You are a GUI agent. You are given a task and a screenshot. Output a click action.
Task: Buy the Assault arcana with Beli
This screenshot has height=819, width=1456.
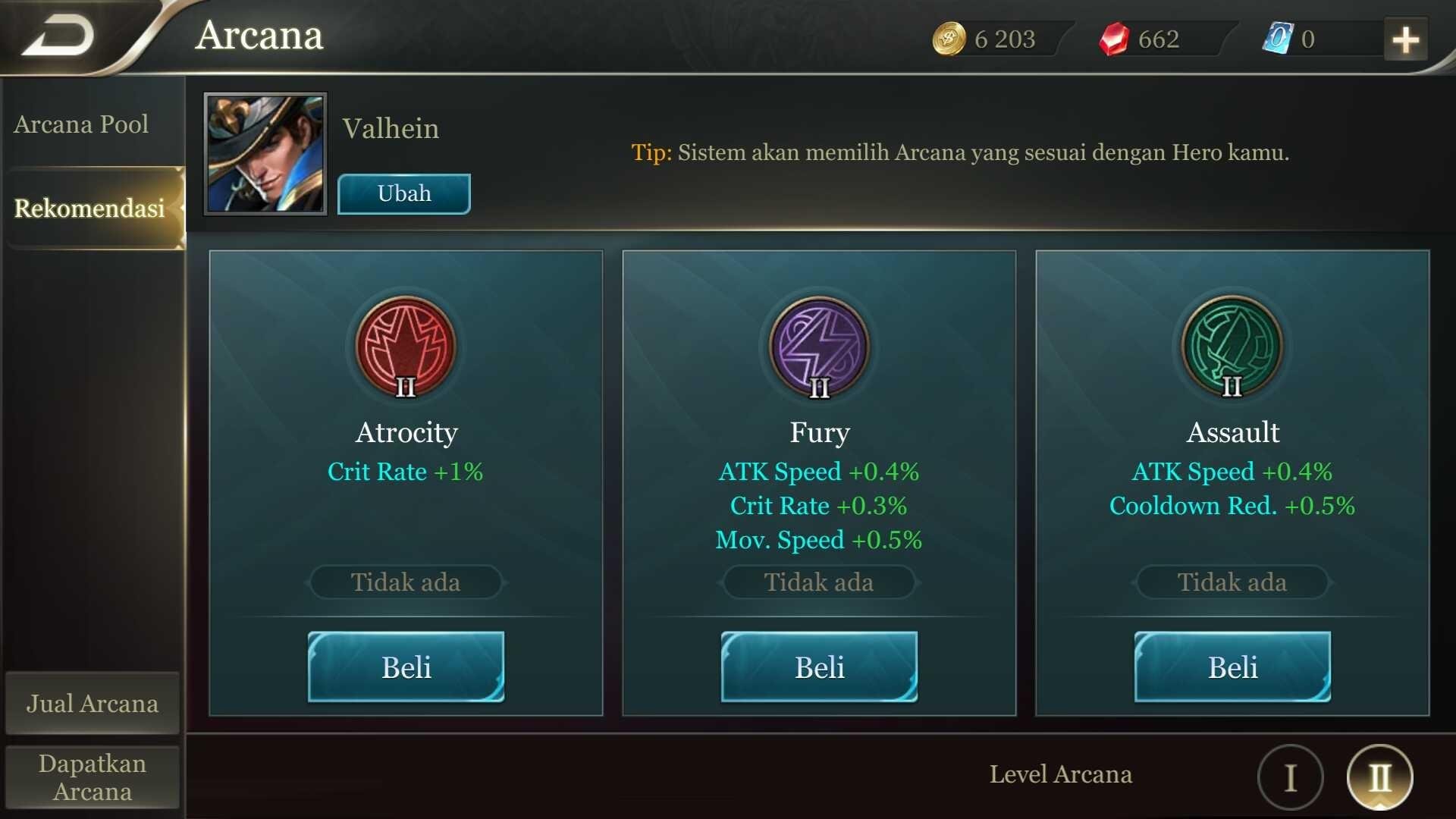click(1232, 667)
